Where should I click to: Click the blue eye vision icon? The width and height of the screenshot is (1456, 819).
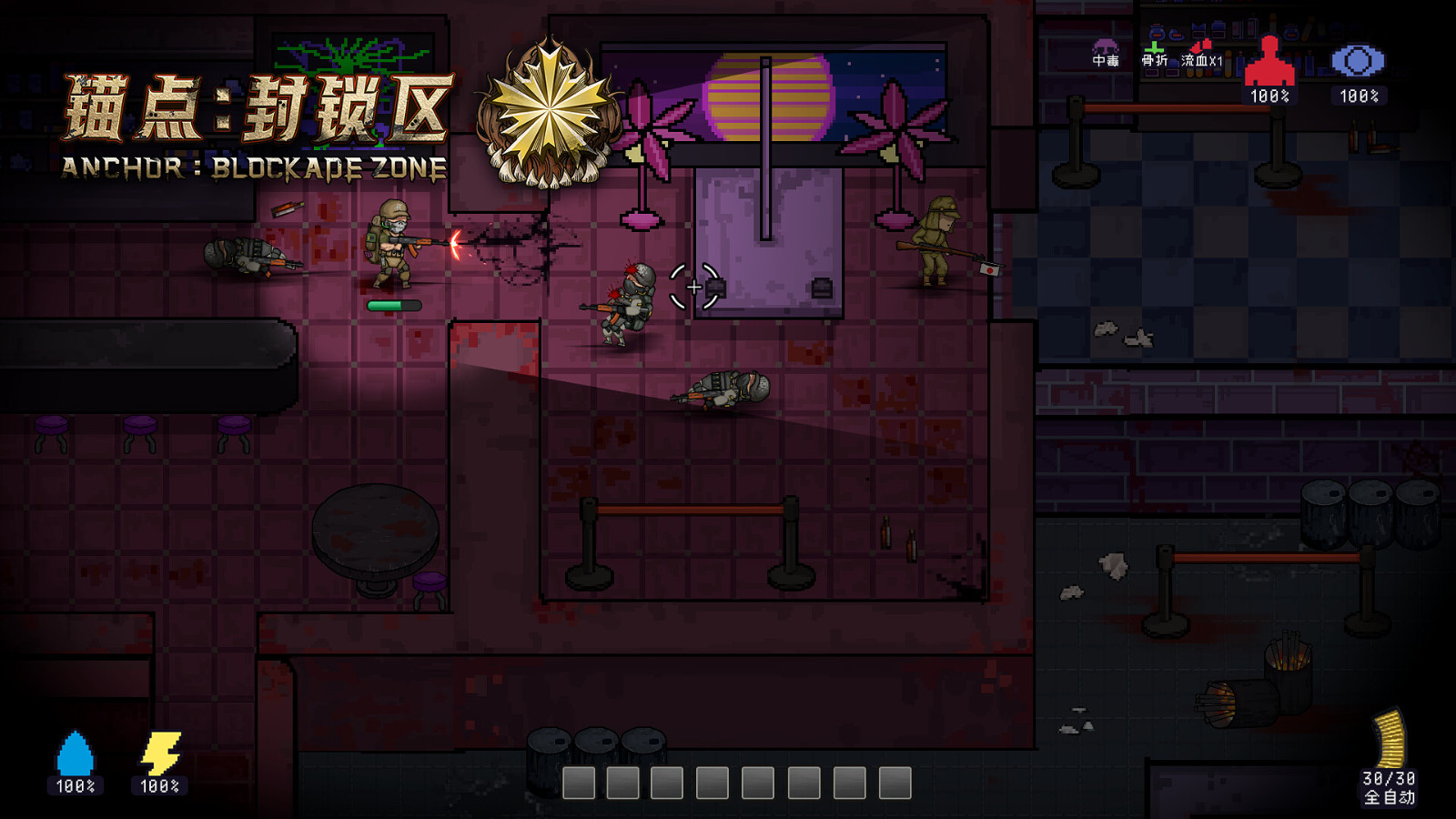point(1358,60)
